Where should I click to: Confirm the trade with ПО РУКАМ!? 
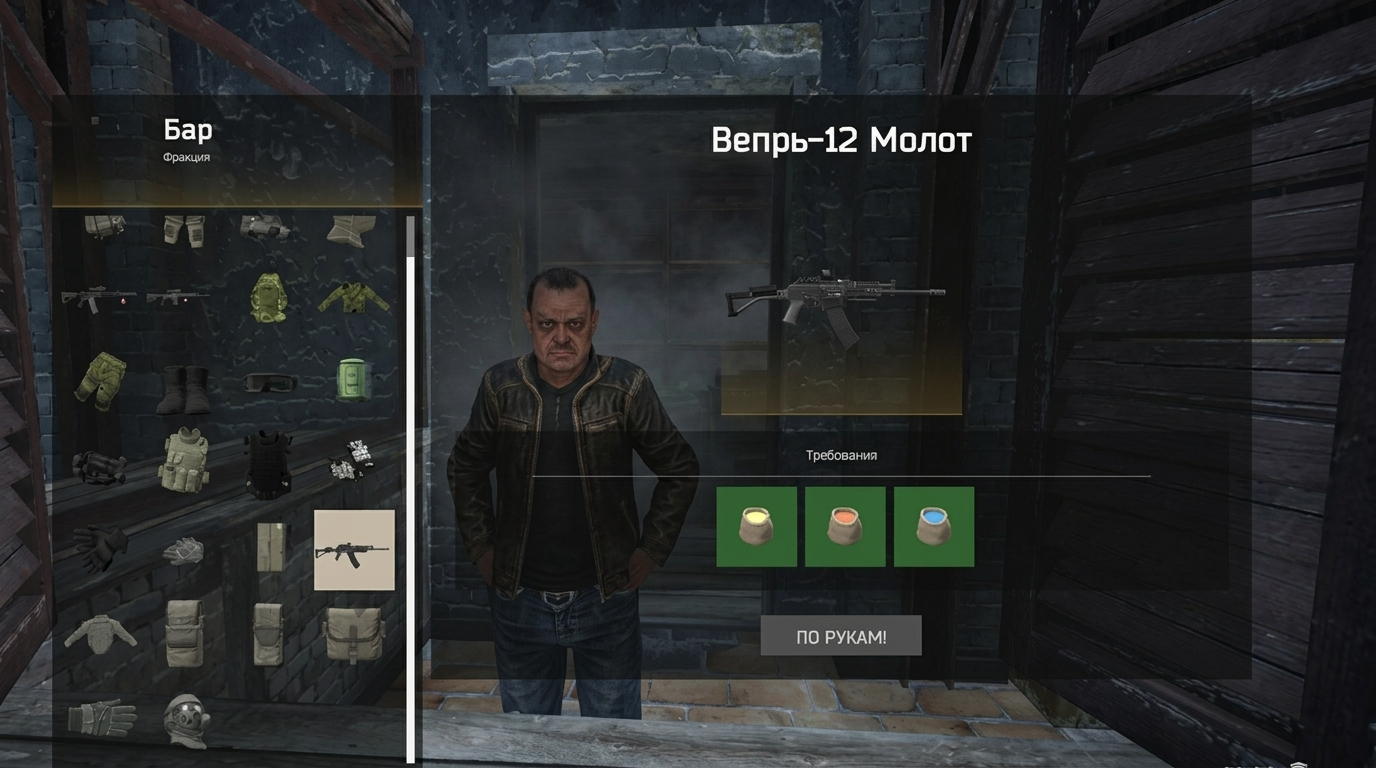[x=841, y=636]
